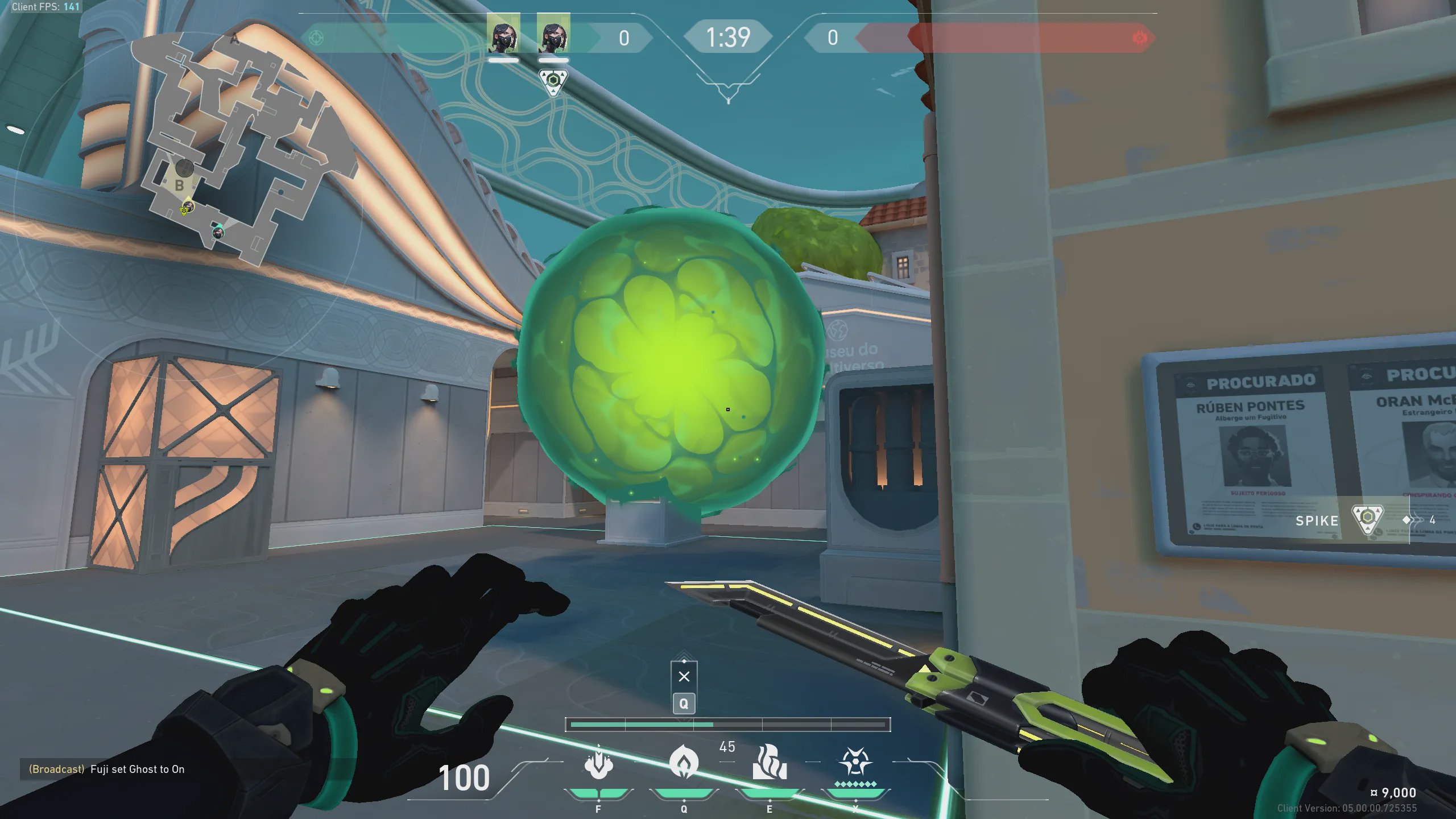Open the broadcast chat message about Ghost
The image size is (1456, 819).
(107, 769)
